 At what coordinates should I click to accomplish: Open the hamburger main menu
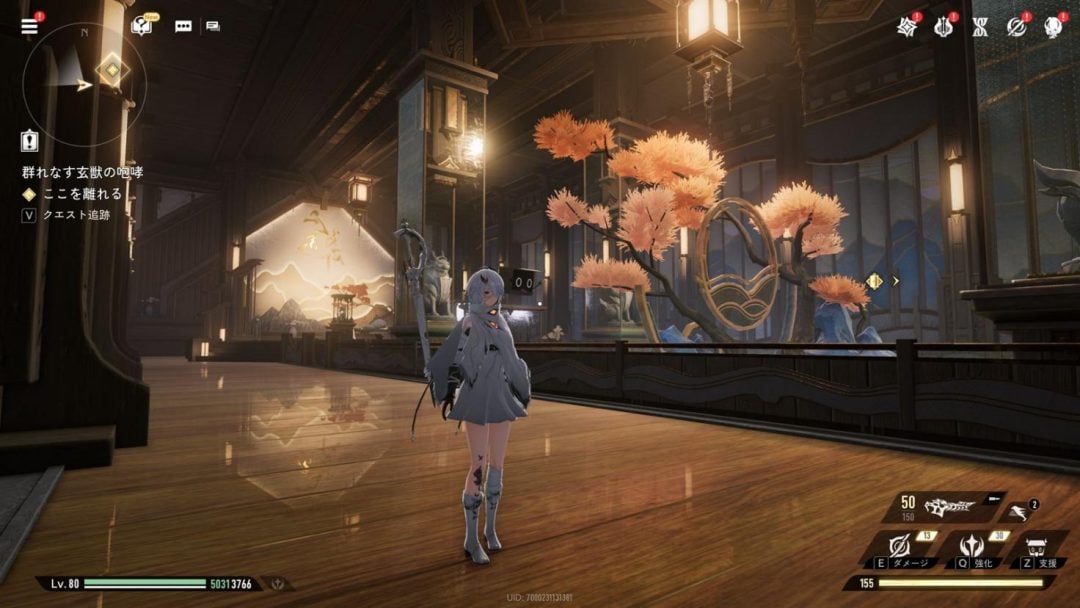[x=29, y=26]
